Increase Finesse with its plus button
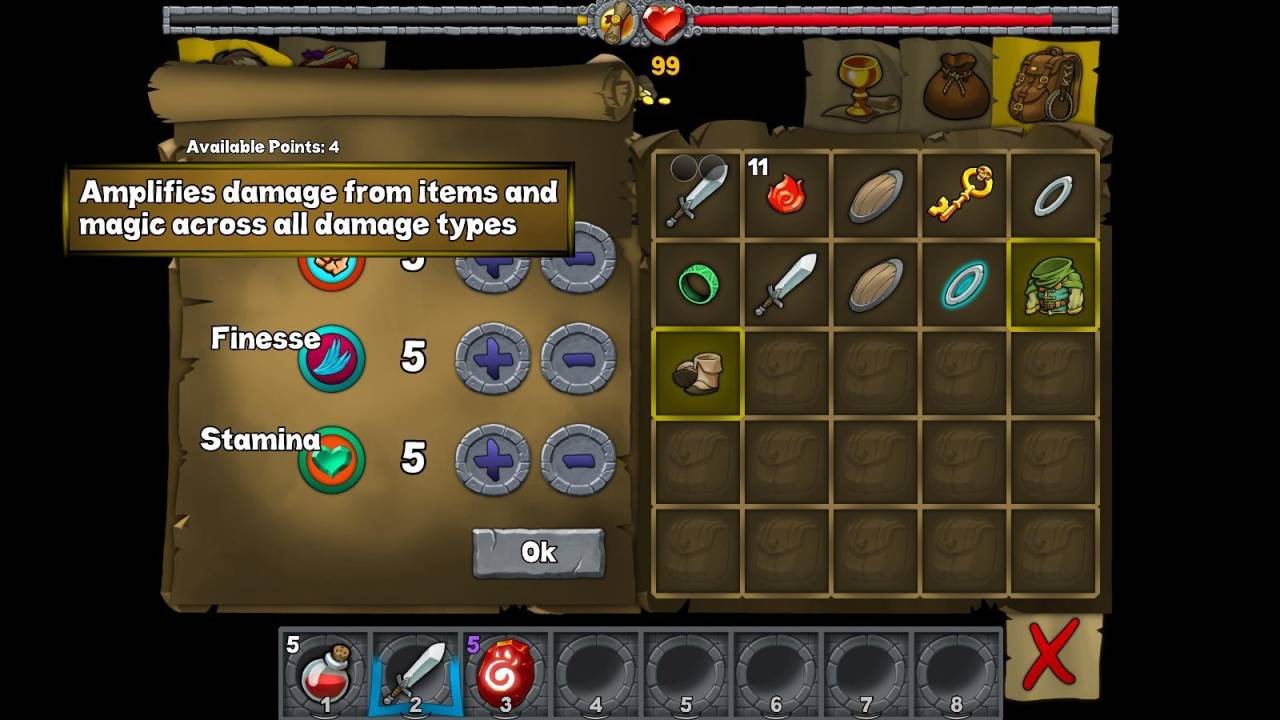 click(492, 357)
